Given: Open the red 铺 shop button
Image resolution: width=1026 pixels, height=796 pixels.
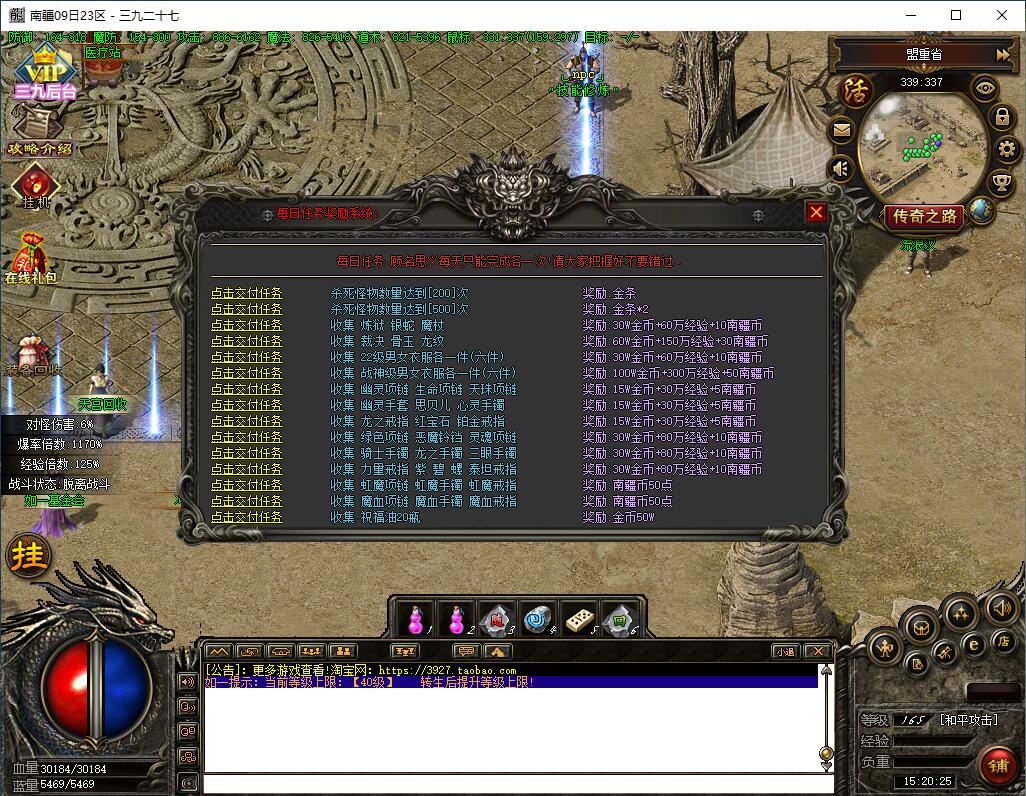Looking at the screenshot, I should 996,765.
